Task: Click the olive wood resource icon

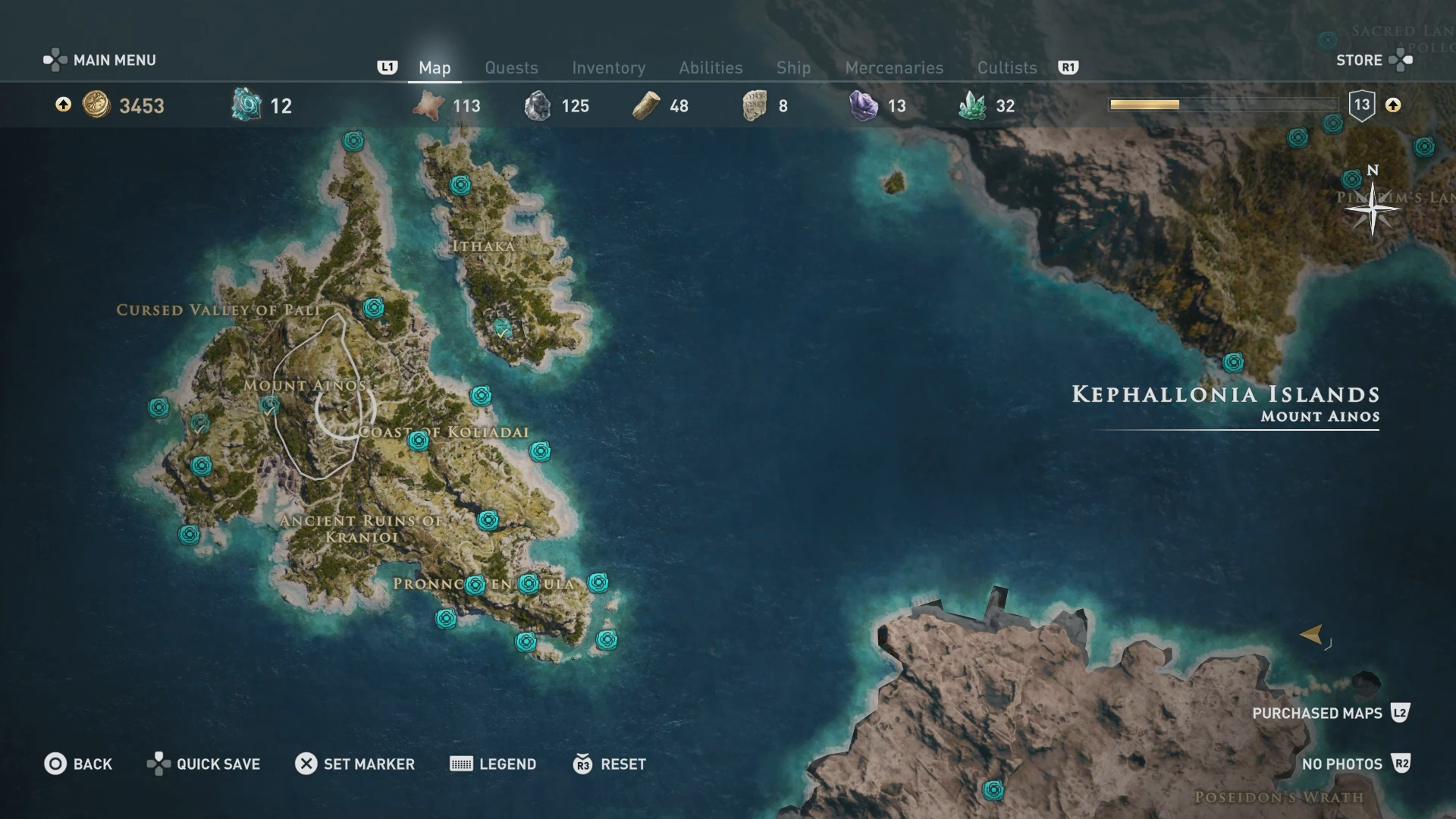Action: coord(646,106)
